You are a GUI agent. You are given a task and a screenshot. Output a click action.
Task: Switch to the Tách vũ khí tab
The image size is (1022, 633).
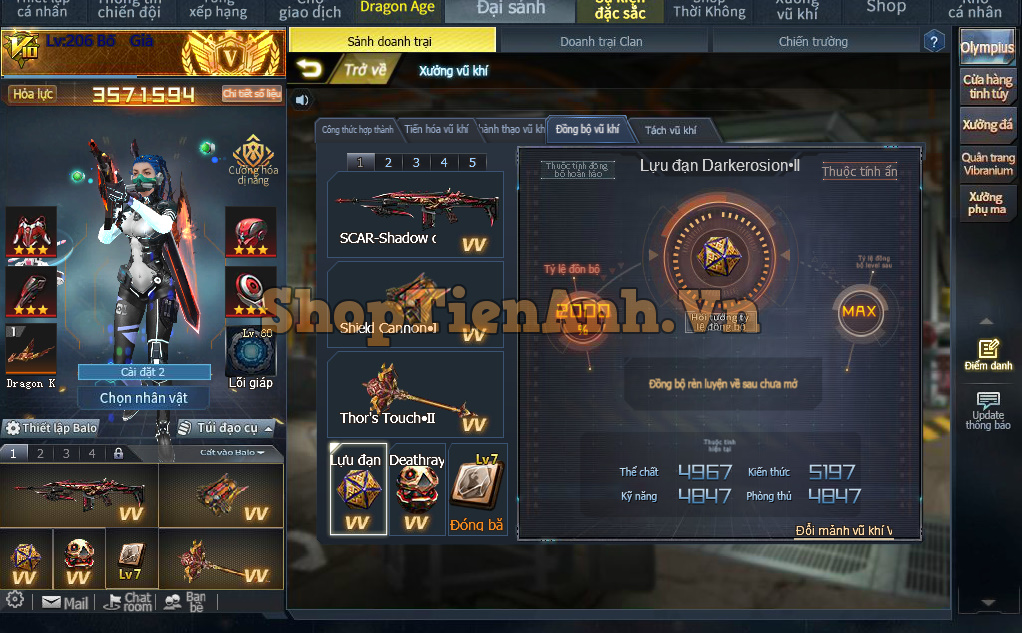coord(669,130)
